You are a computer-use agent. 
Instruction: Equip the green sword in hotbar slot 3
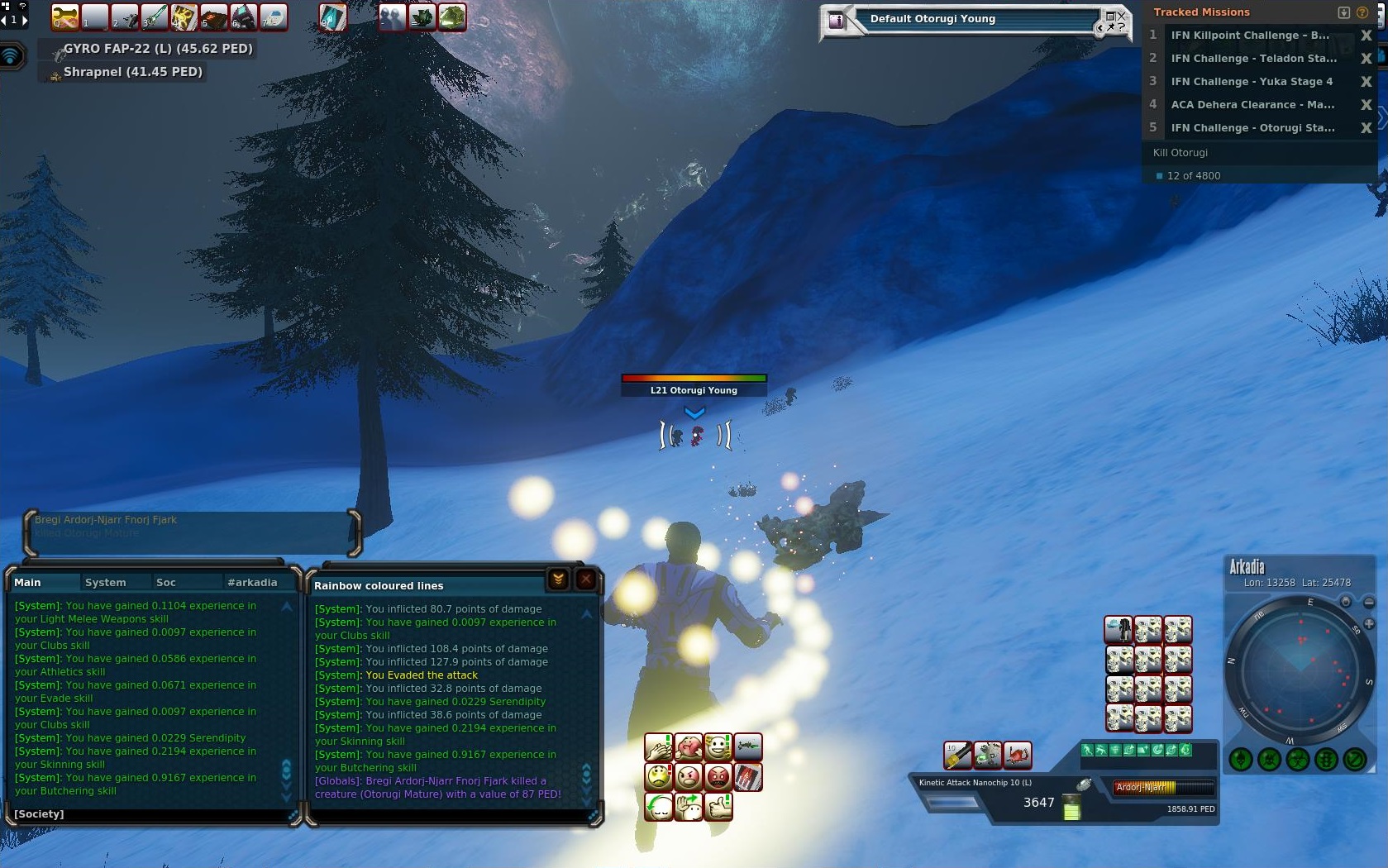154,17
